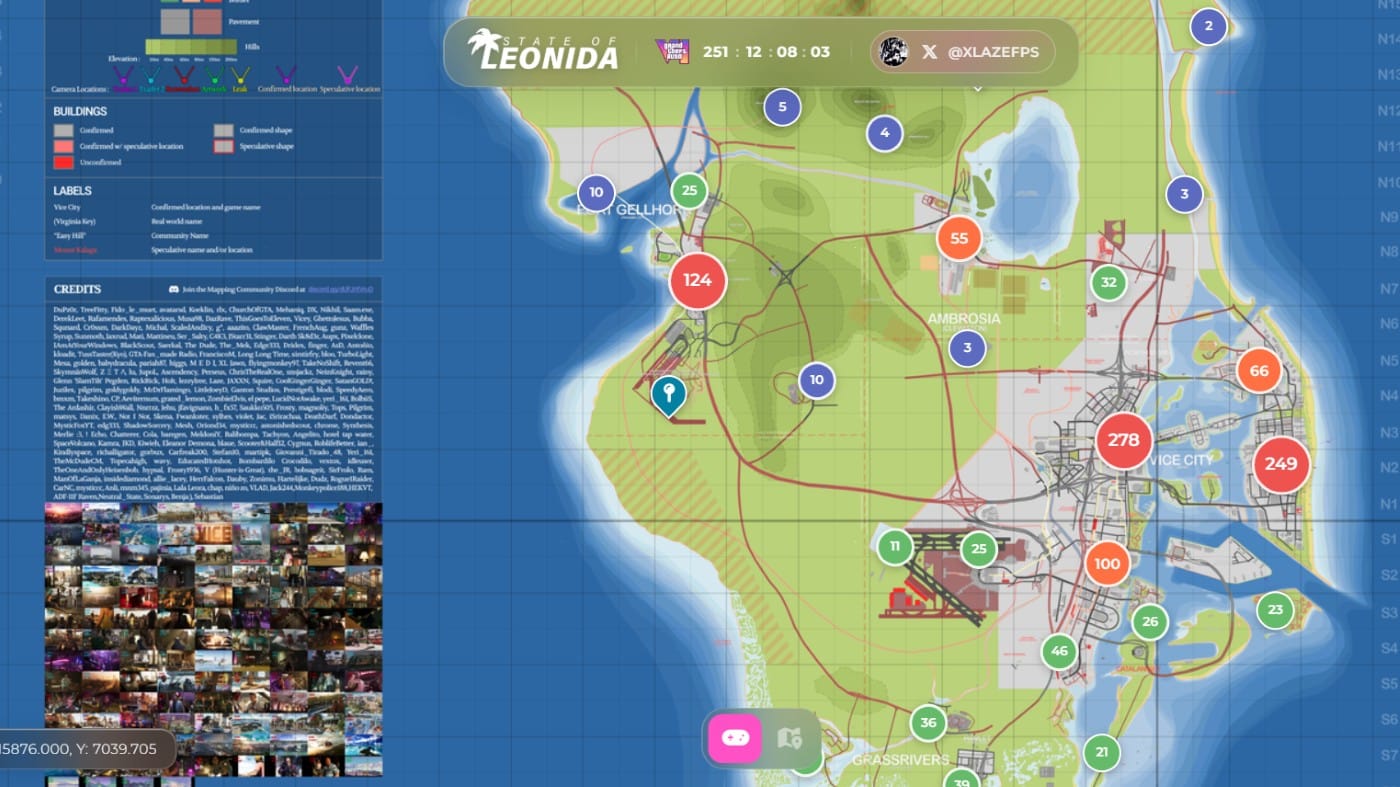The height and width of the screenshot is (787, 1400).
Task: Click the Grand Theft Auto VI logo beside the countdown
Action: pyautogui.click(x=675, y=51)
